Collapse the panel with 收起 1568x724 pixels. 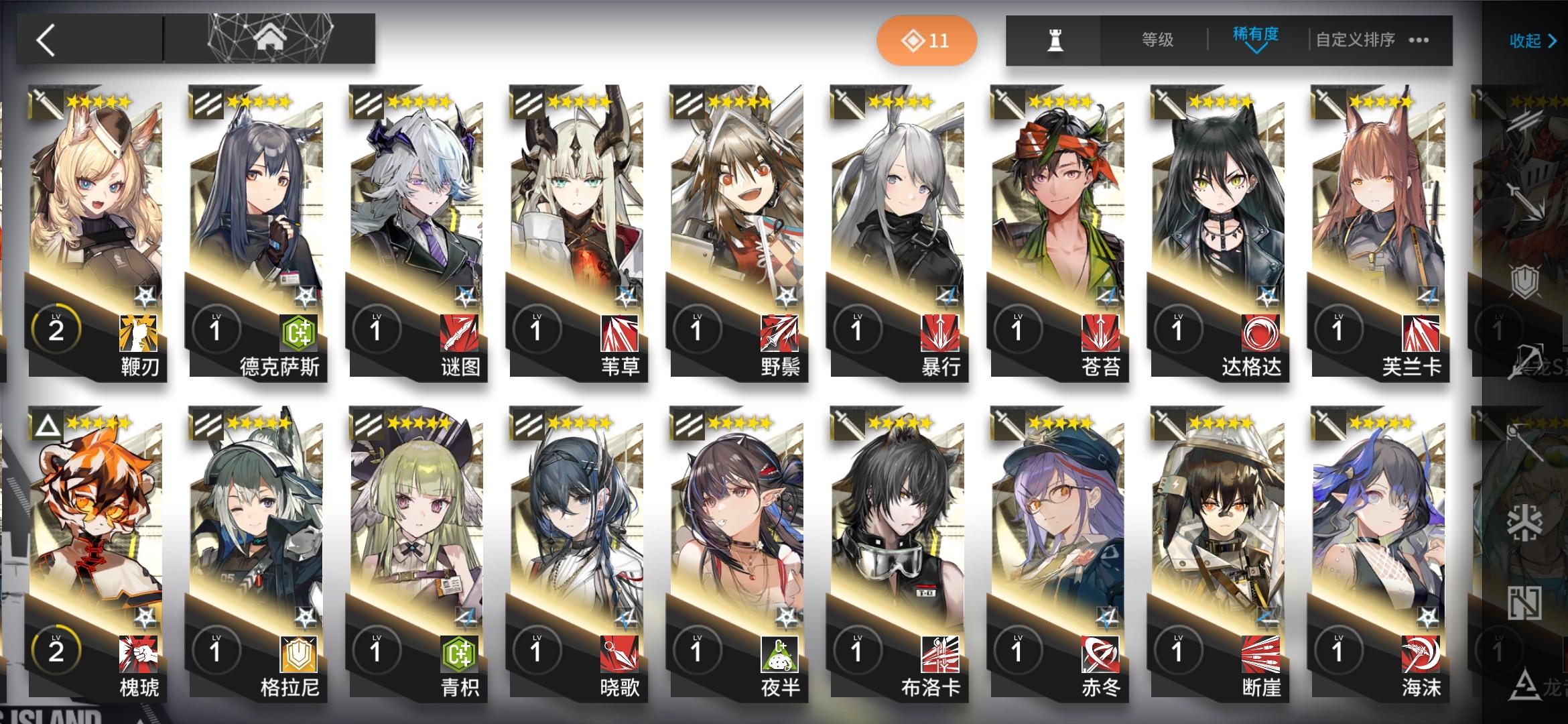(1532, 40)
